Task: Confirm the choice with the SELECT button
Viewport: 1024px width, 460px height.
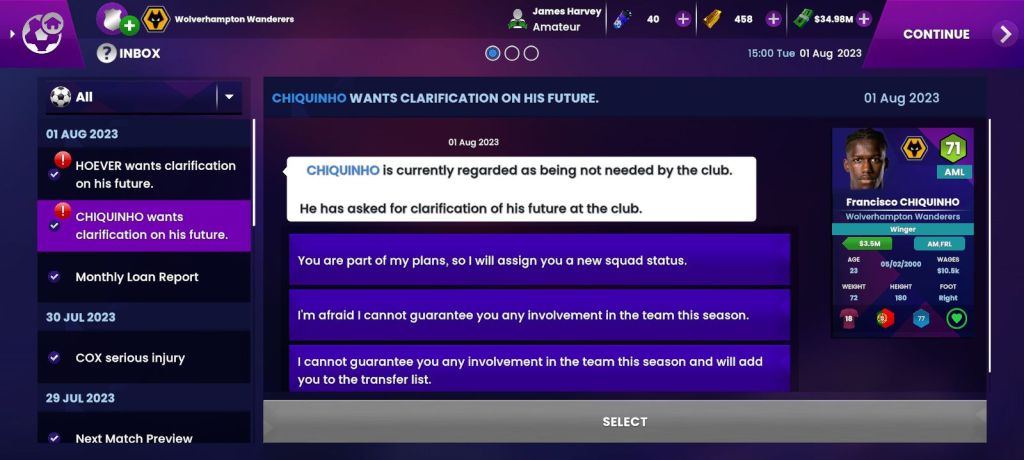Action: click(624, 422)
